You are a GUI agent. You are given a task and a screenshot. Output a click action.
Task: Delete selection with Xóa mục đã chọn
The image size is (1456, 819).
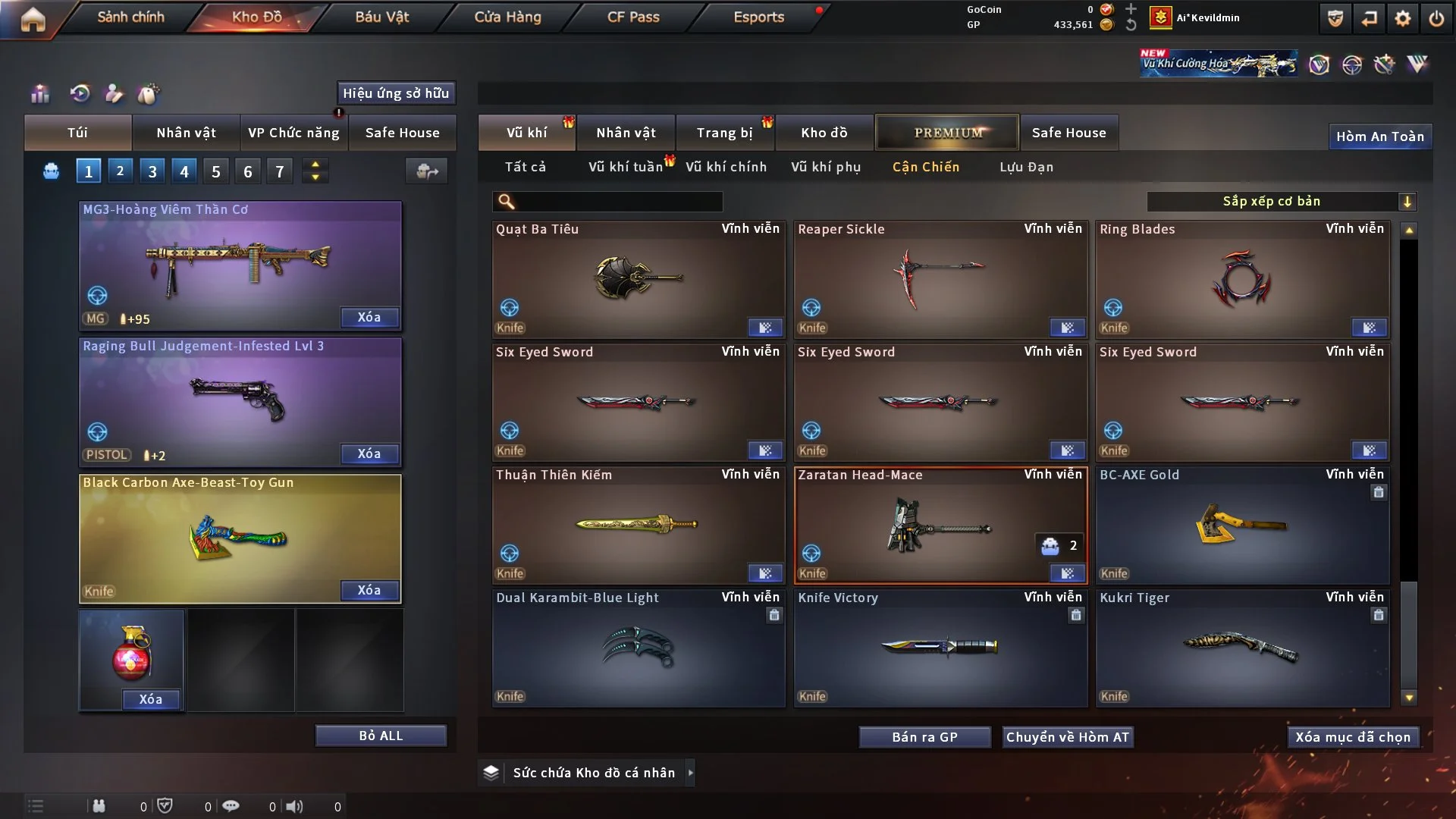(x=1353, y=737)
